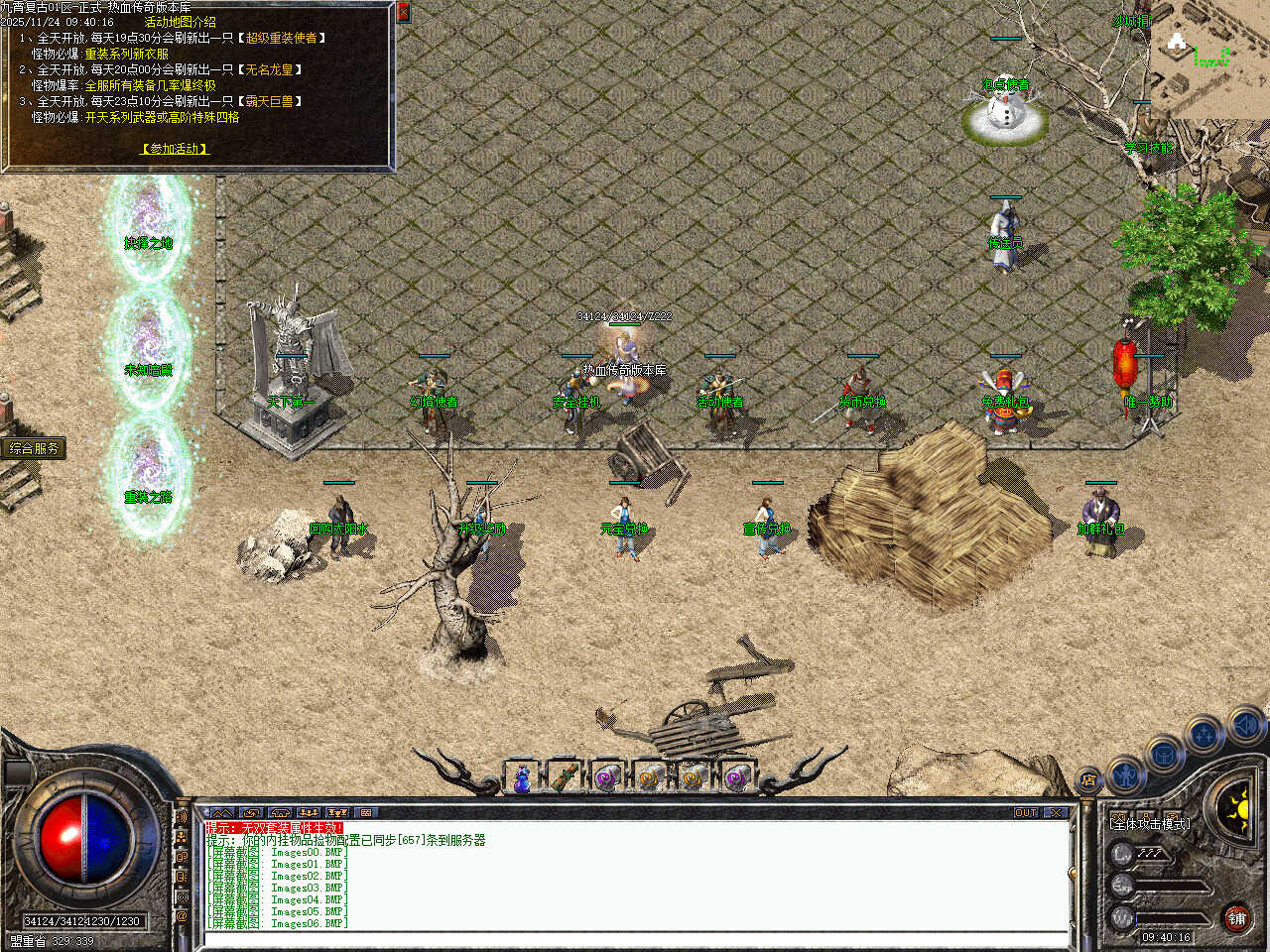Open the red 铺 stall button
Screen dimensions: 1270x952
tap(1236, 918)
